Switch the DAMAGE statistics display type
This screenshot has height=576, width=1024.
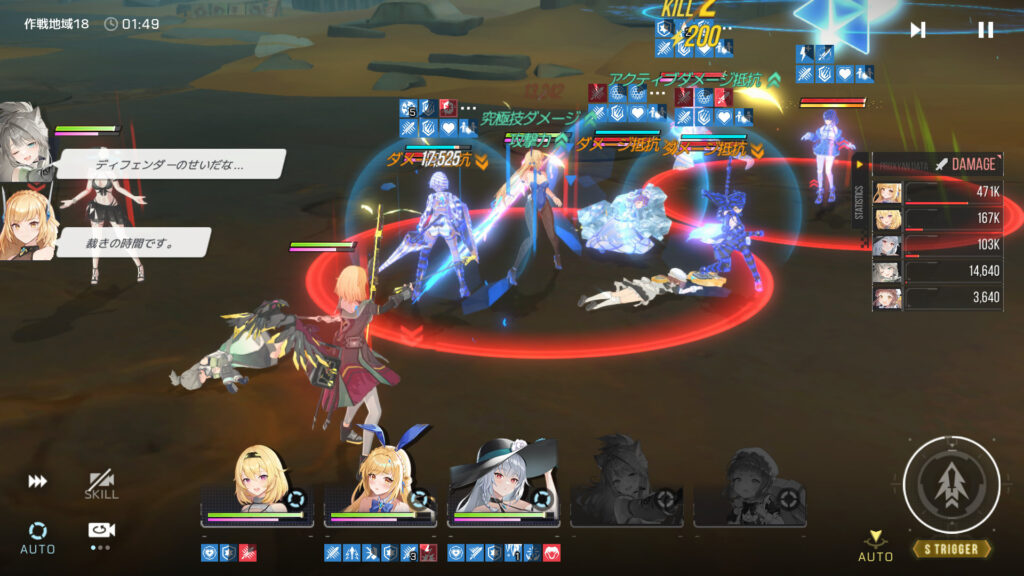(964, 164)
